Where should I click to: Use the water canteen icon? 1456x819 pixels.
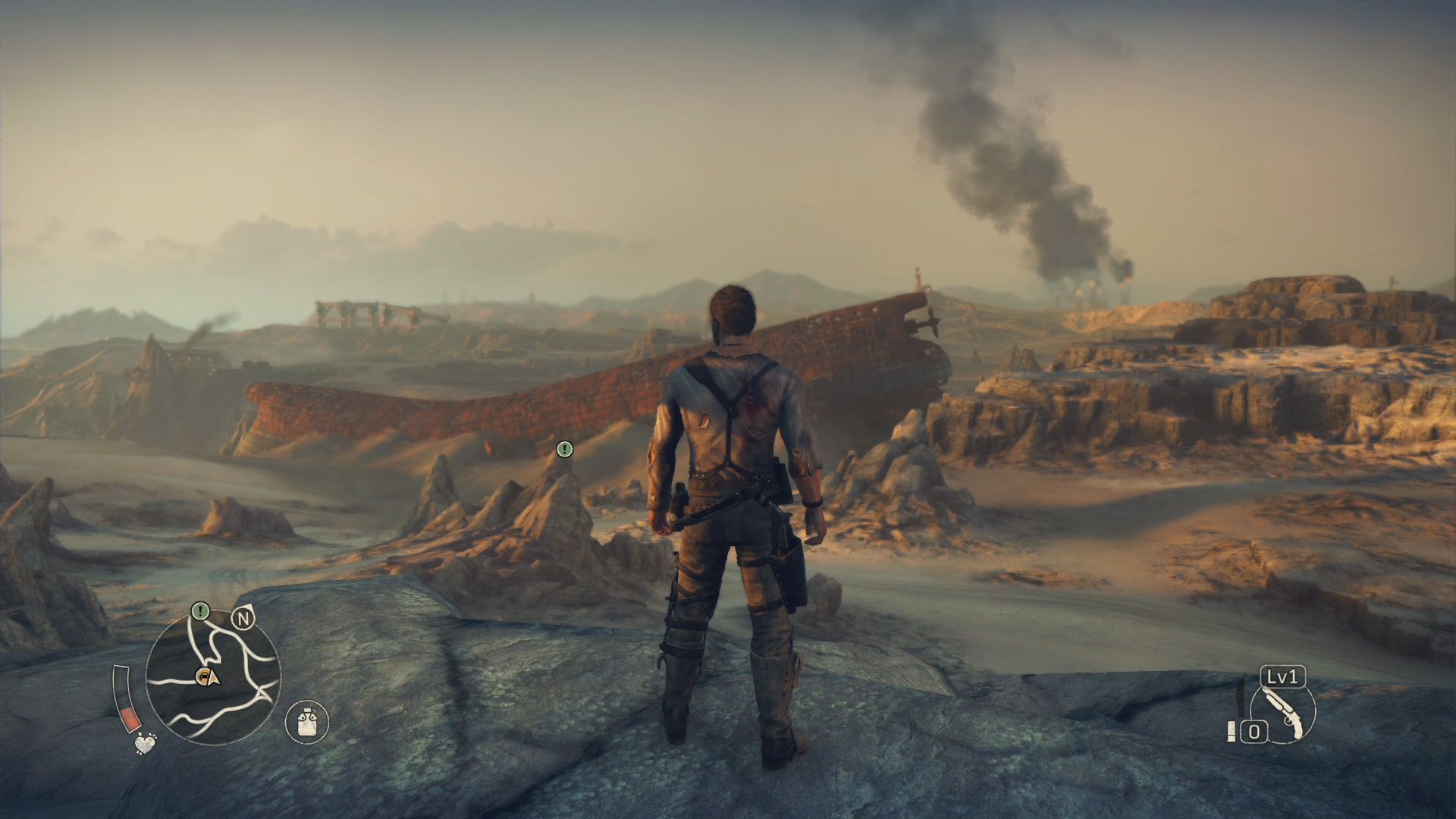(307, 720)
